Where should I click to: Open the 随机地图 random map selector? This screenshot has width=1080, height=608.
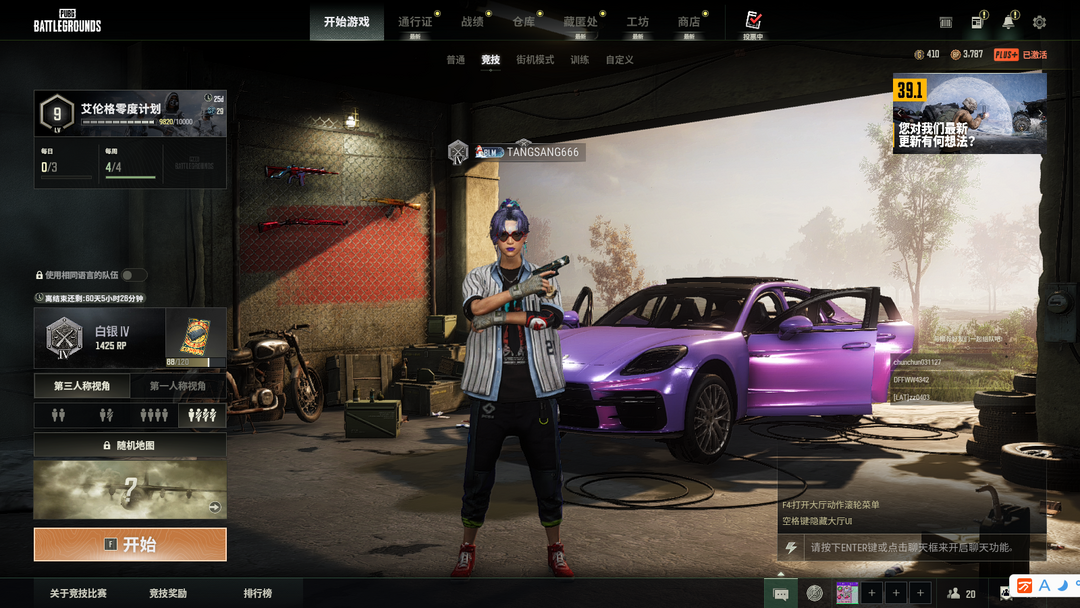(x=130, y=445)
